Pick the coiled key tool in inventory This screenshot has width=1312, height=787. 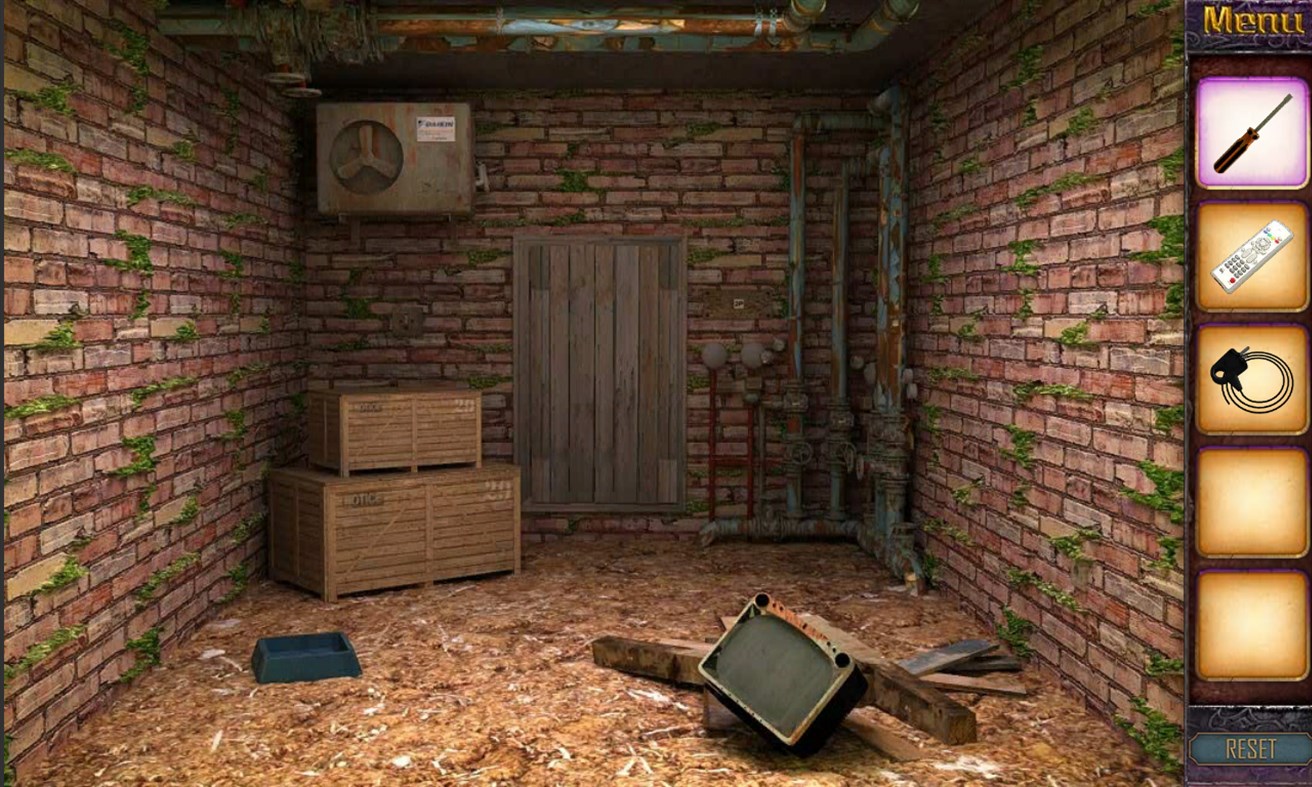(x=1250, y=382)
